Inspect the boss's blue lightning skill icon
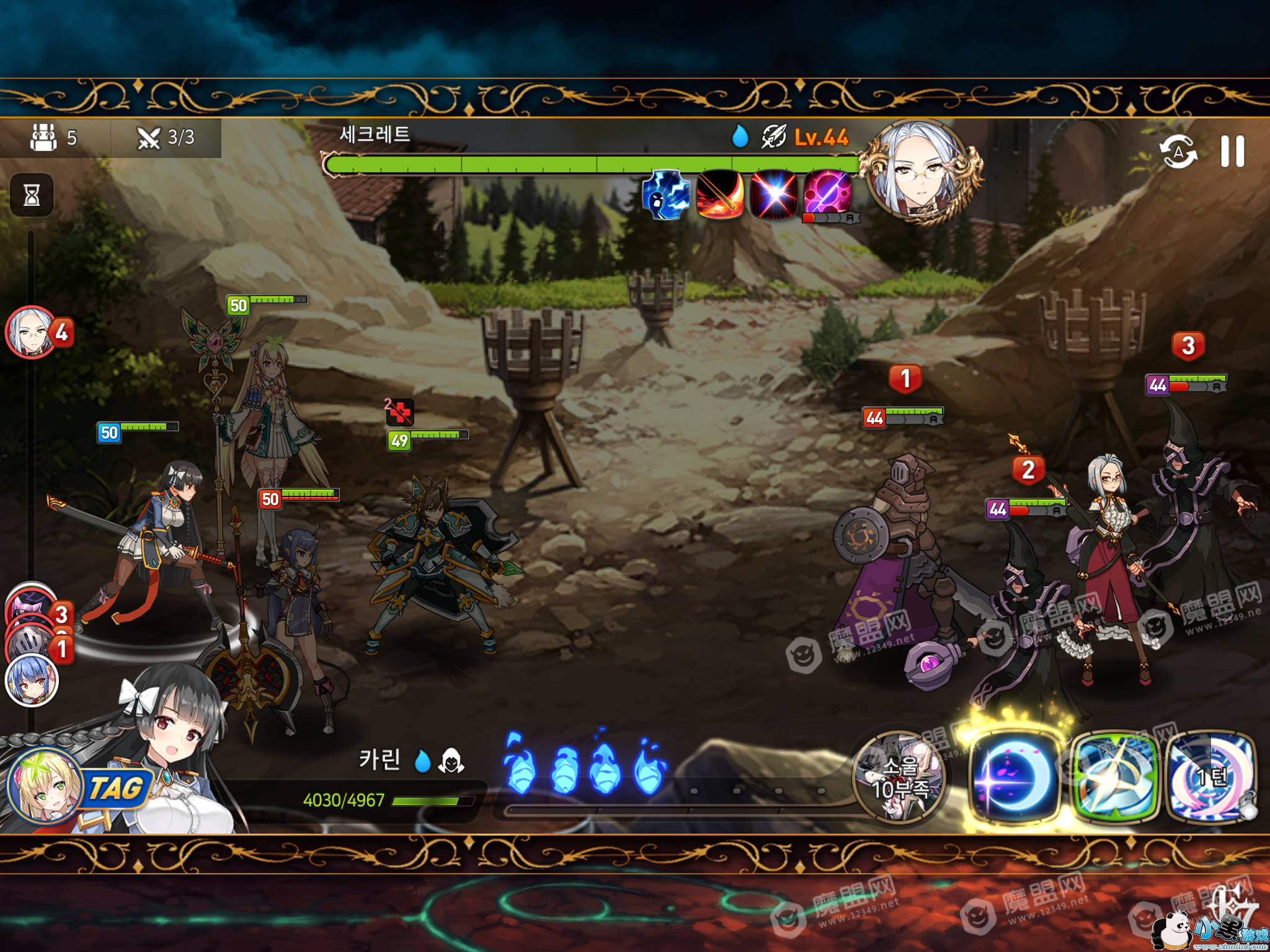Image resolution: width=1270 pixels, height=952 pixels. click(666, 195)
